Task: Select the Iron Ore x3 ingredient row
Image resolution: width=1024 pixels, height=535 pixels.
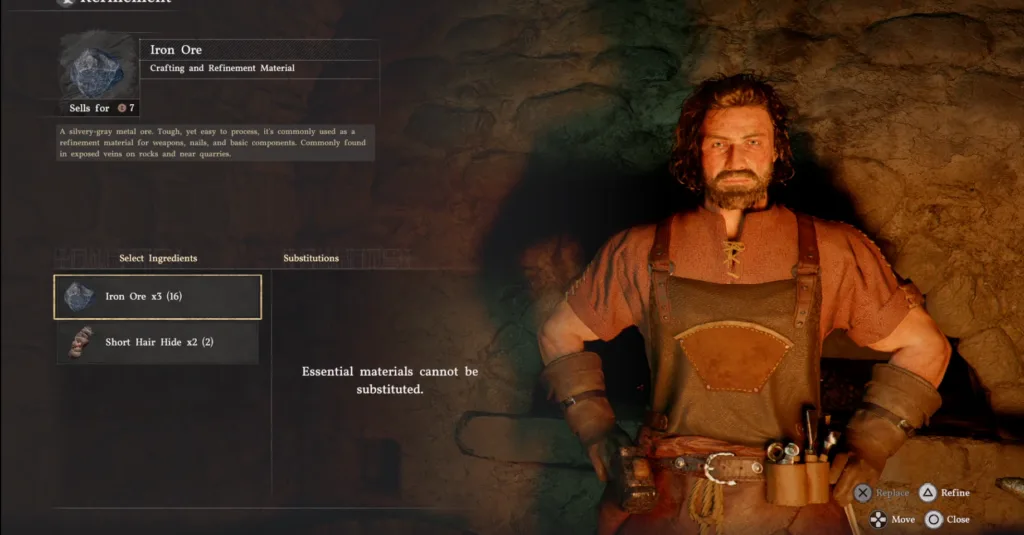Action: 157,297
